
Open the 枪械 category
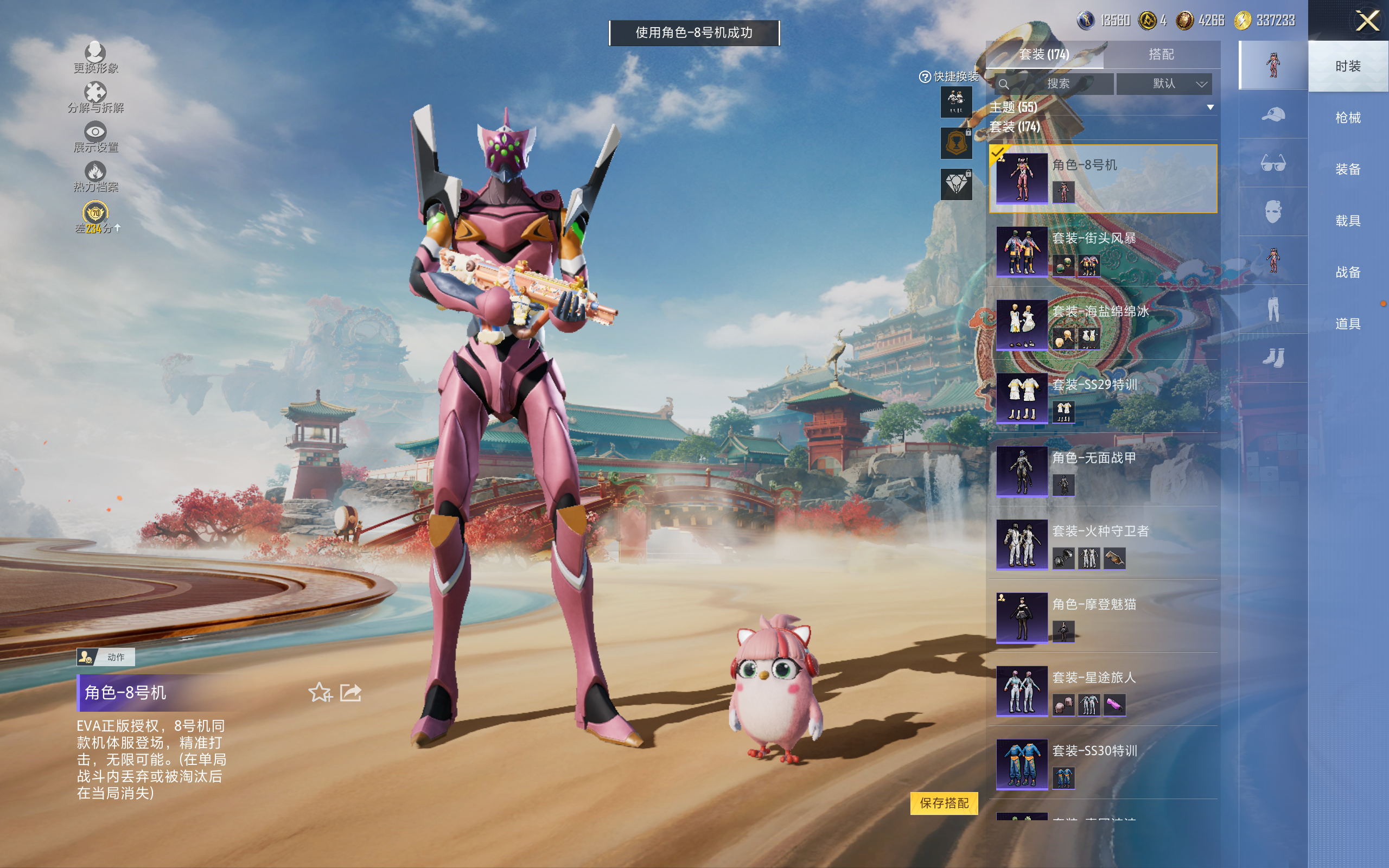pyautogui.click(x=1347, y=118)
